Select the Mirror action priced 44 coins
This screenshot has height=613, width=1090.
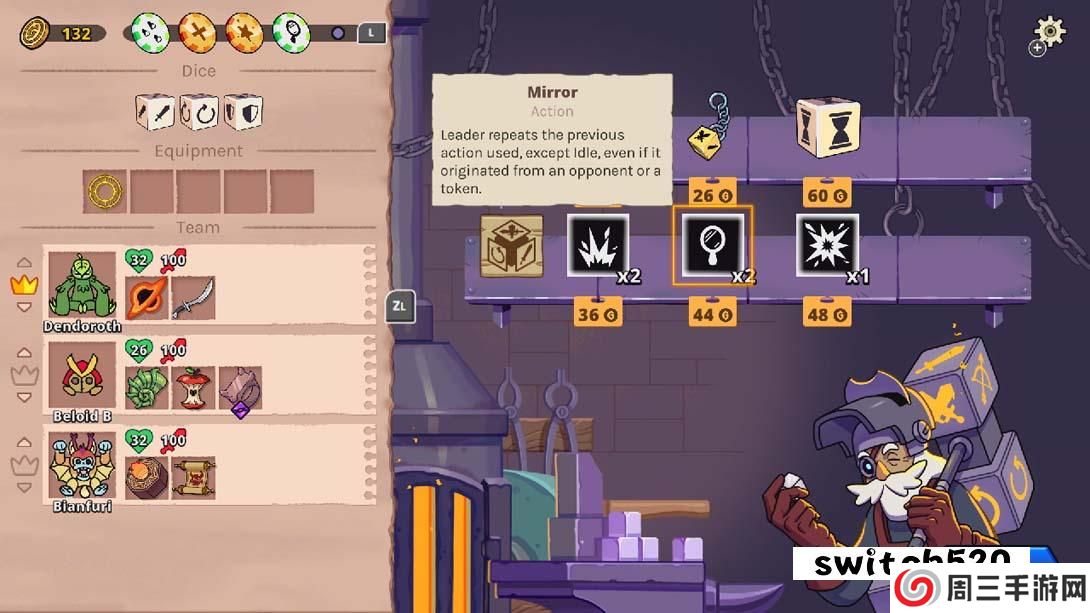click(711, 245)
